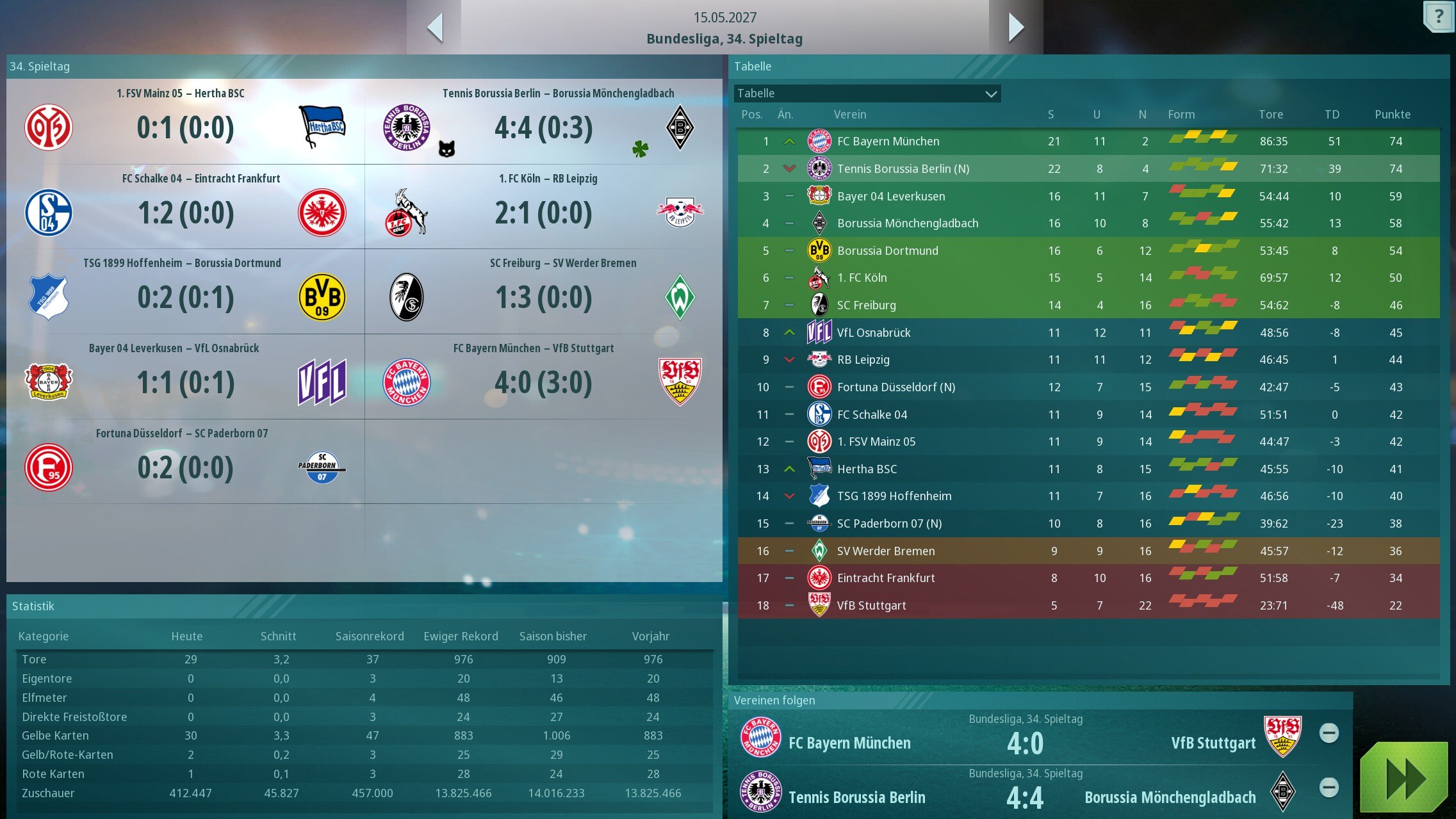Screen dimensions: 1456x819
Task: Unfollow the Tennis Borussia Berlin match
Action: click(1329, 788)
